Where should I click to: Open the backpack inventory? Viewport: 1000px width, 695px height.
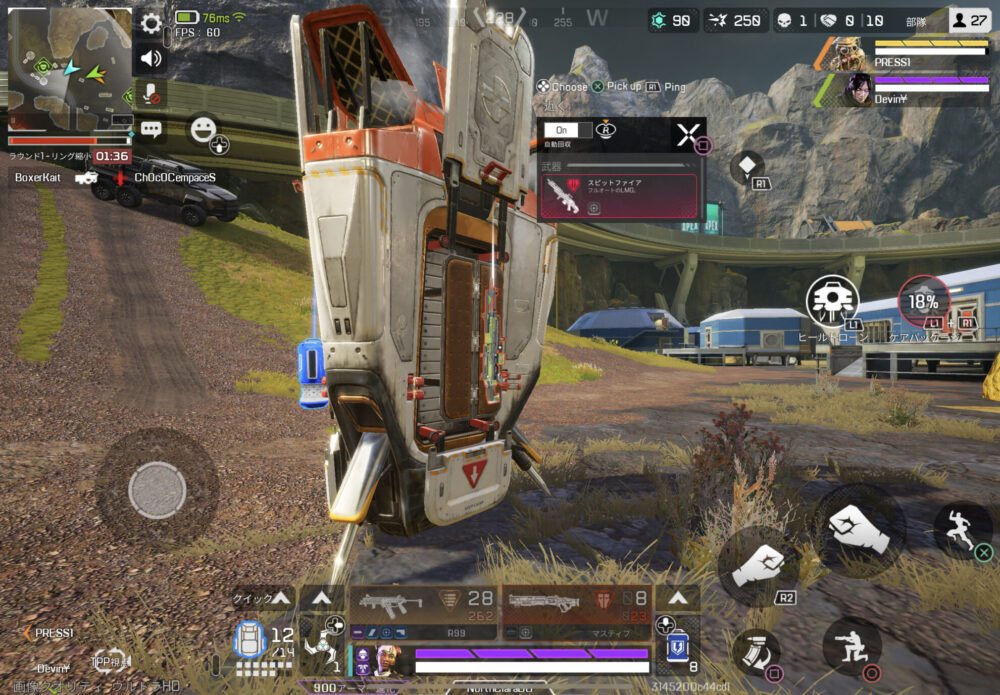pos(249,640)
